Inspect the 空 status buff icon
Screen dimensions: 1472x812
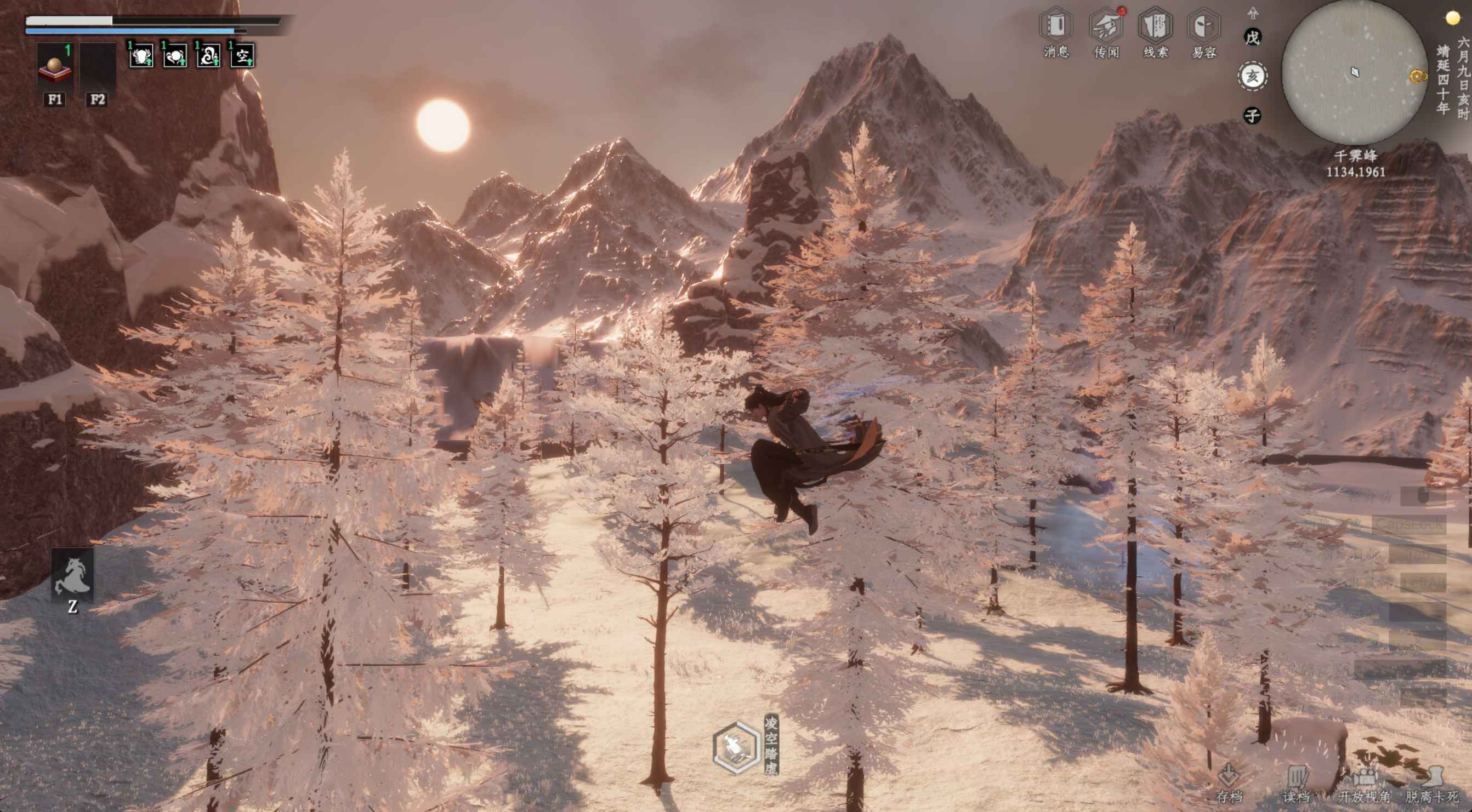[242, 56]
